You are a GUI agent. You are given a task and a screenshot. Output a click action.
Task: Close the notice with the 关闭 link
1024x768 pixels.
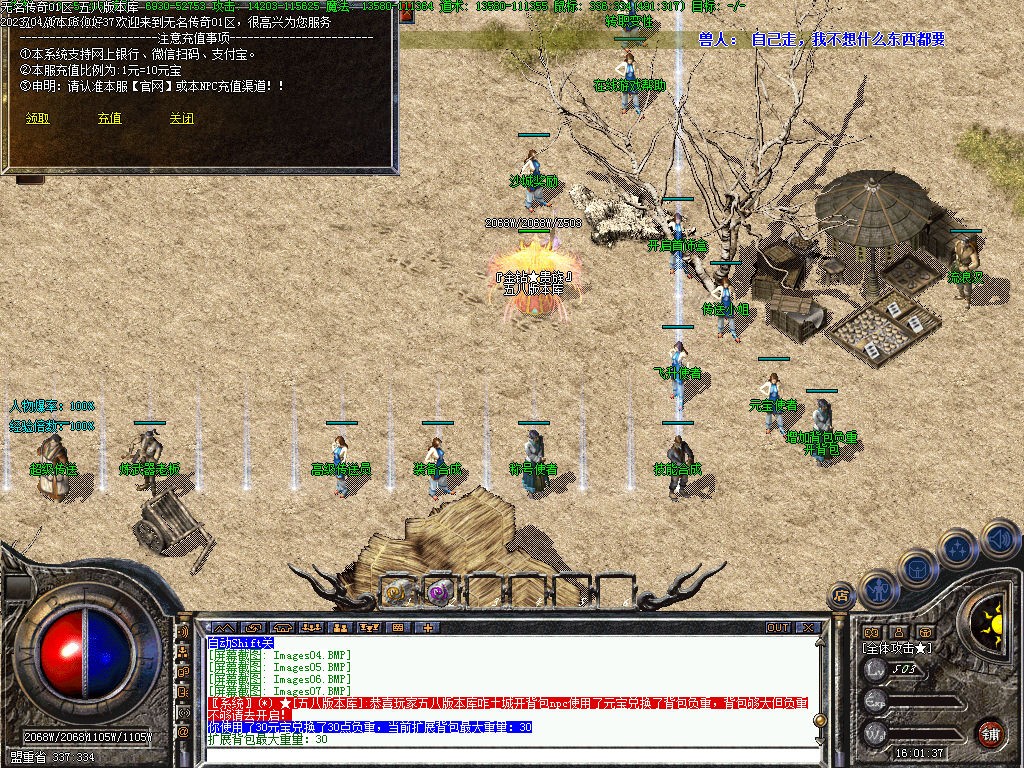(181, 118)
